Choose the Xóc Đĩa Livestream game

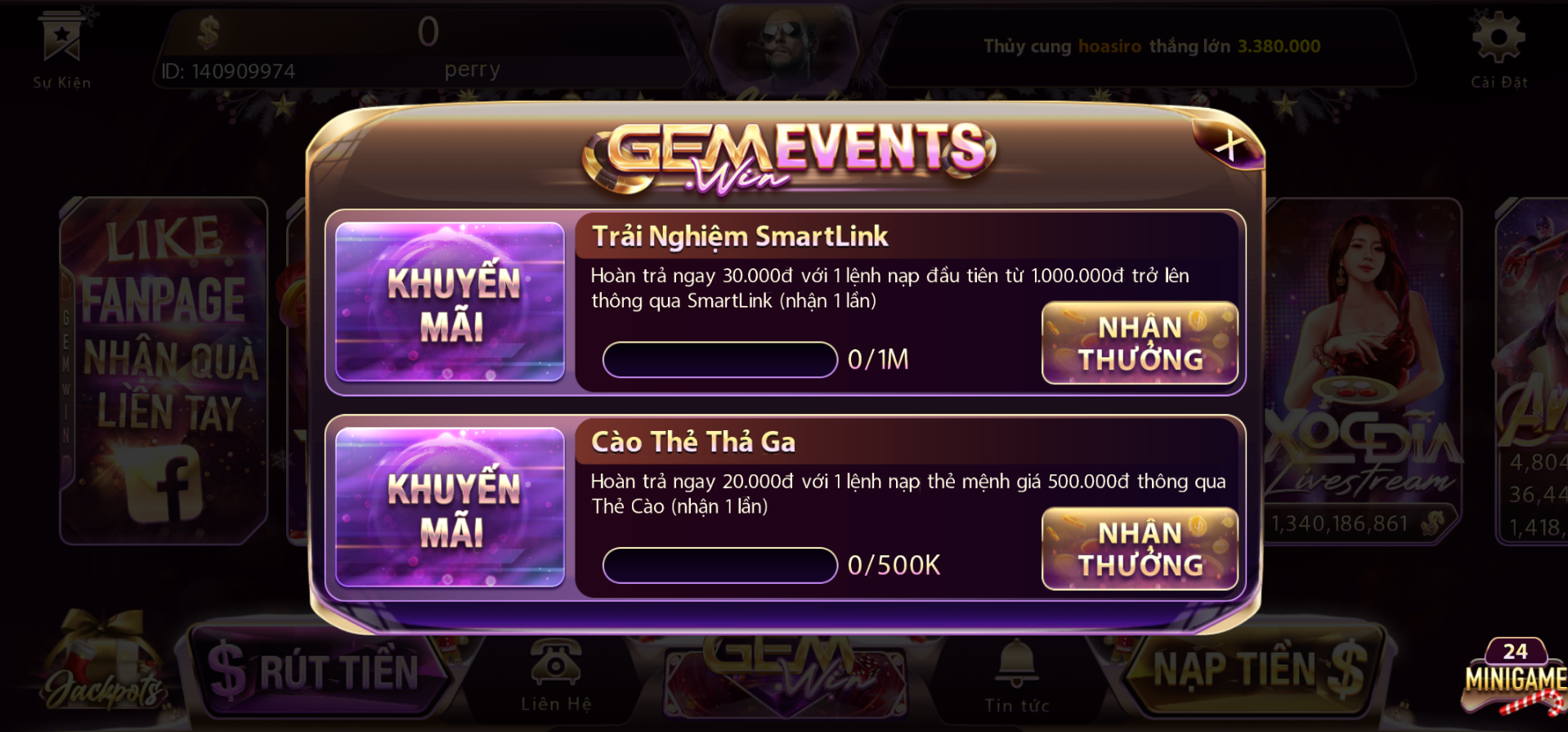1361,370
